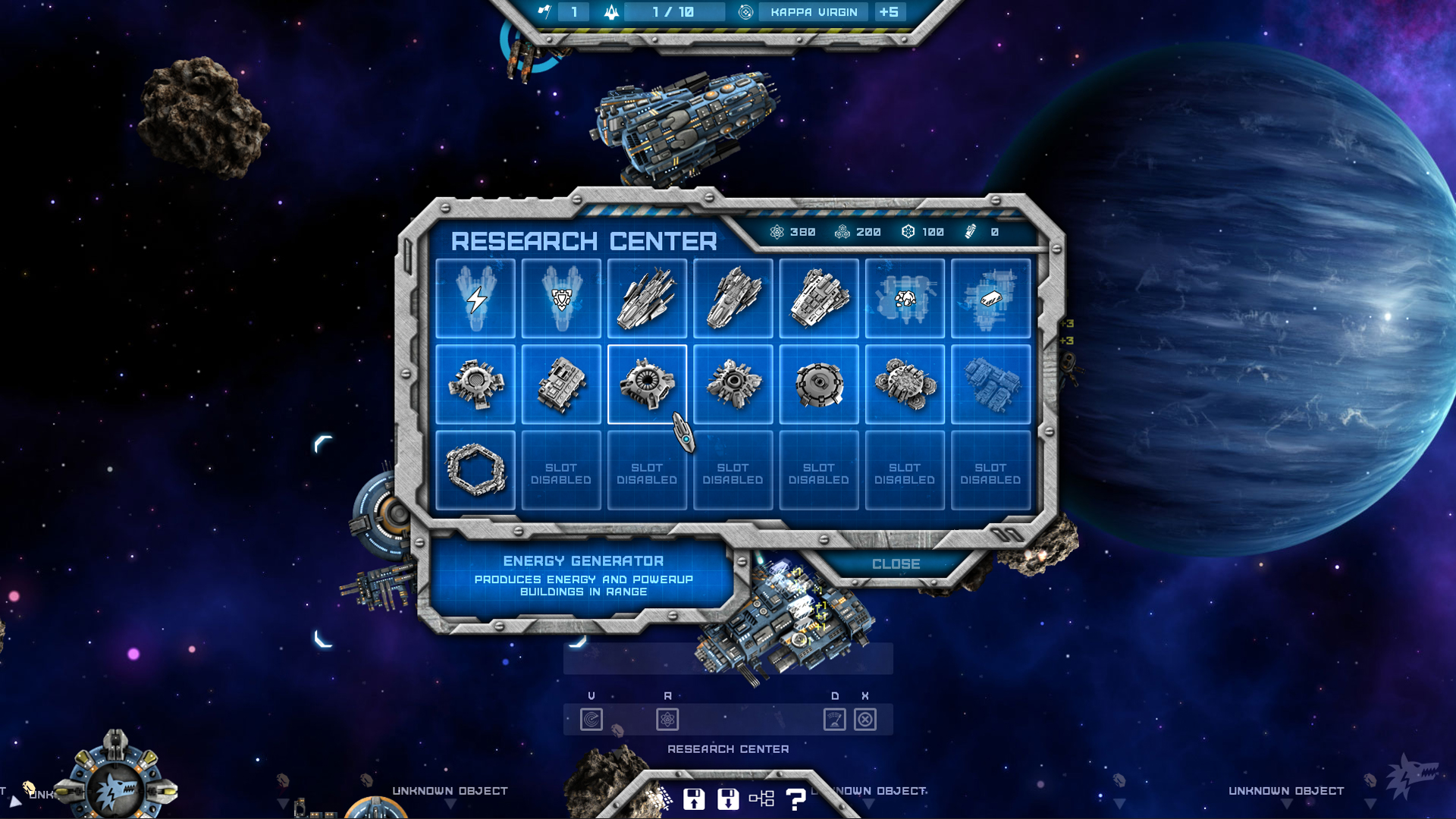Image resolution: width=1456 pixels, height=819 pixels.
Task: Click the save-game floppy with up arrow
Action: coord(695,797)
